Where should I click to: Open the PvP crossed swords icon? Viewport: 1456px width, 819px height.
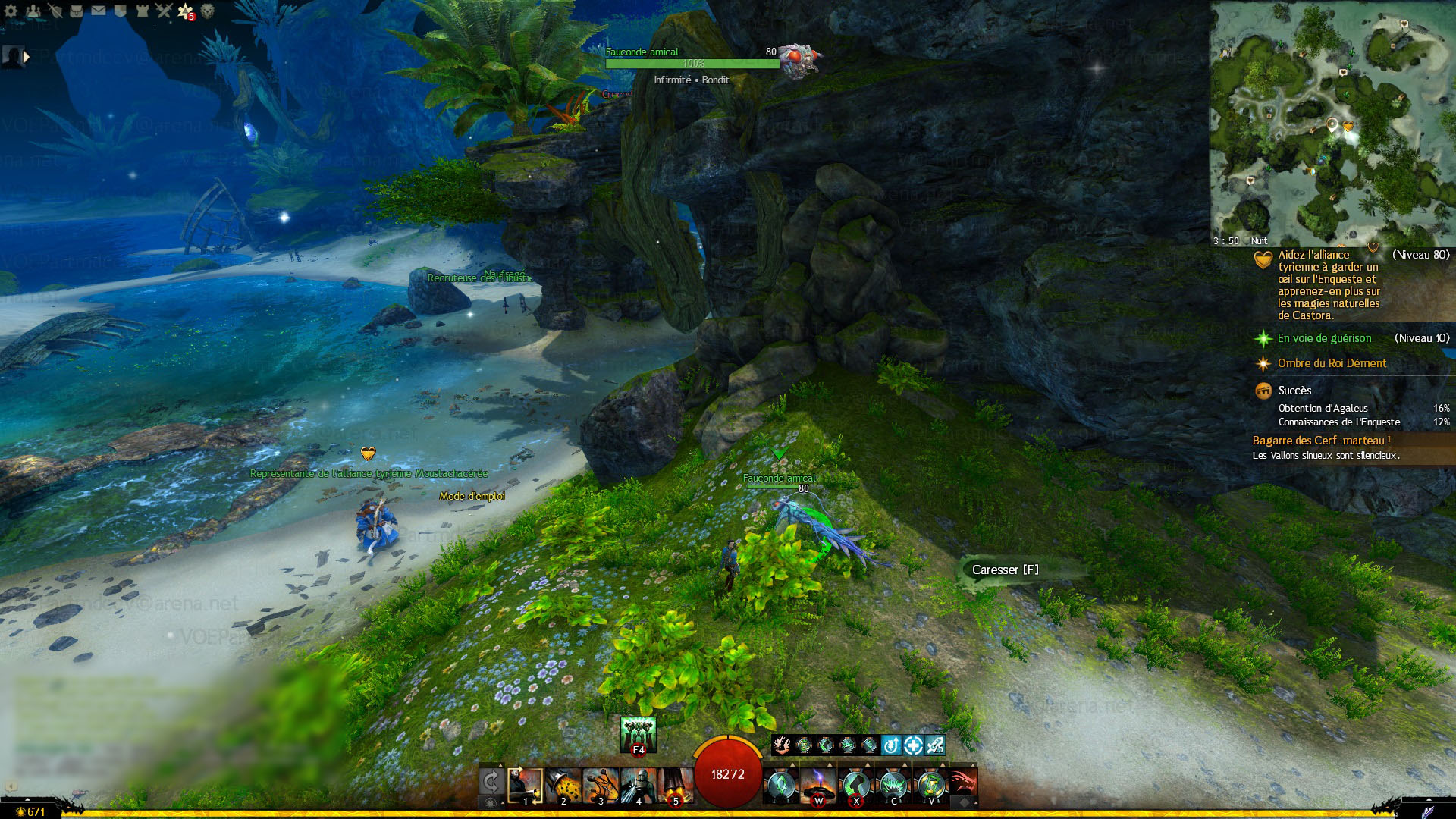(165, 11)
